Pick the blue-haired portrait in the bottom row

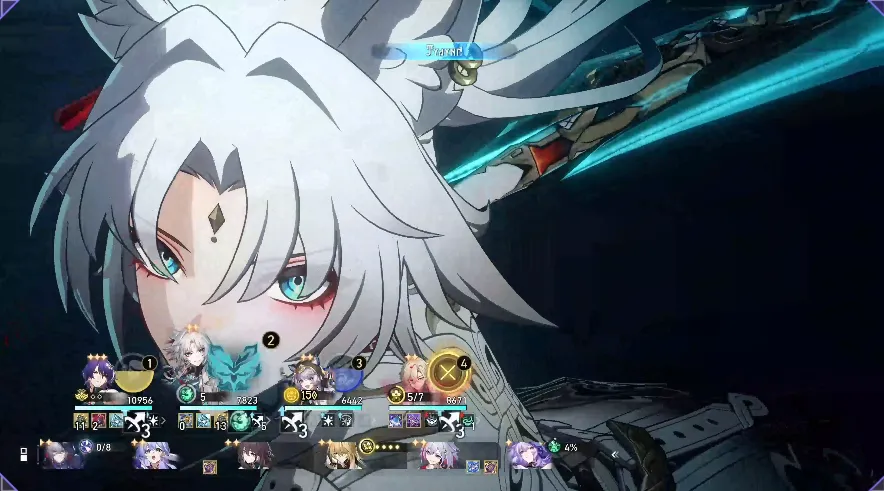click(152, 455)
